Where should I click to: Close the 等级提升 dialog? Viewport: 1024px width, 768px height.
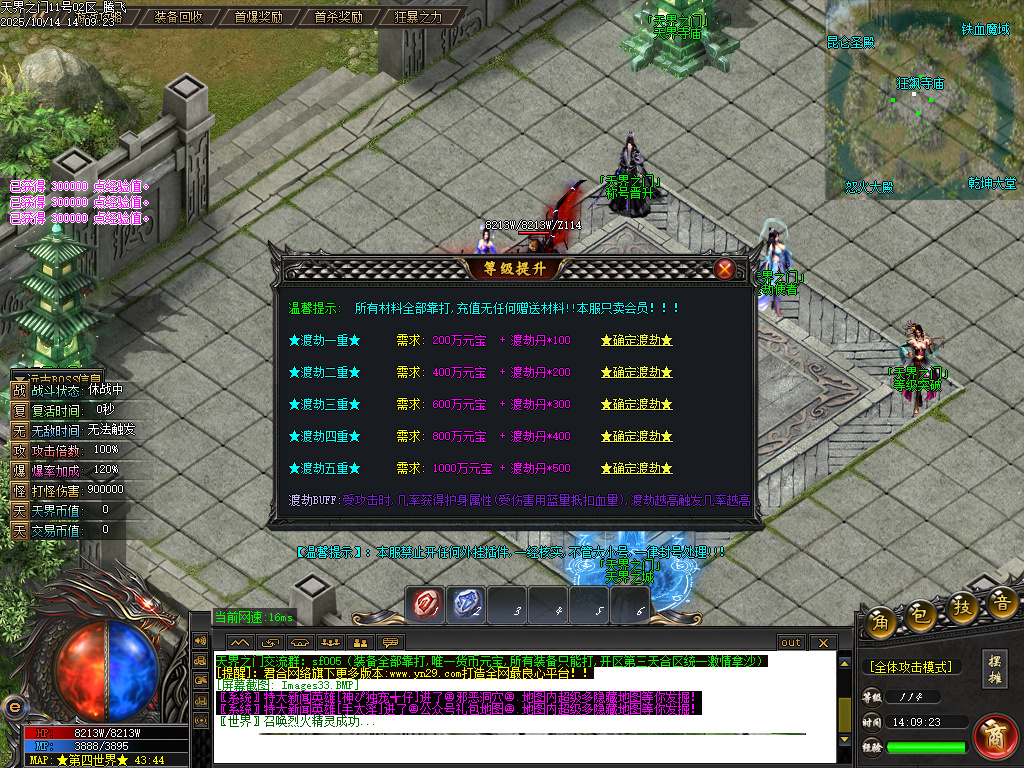[725, 269]
